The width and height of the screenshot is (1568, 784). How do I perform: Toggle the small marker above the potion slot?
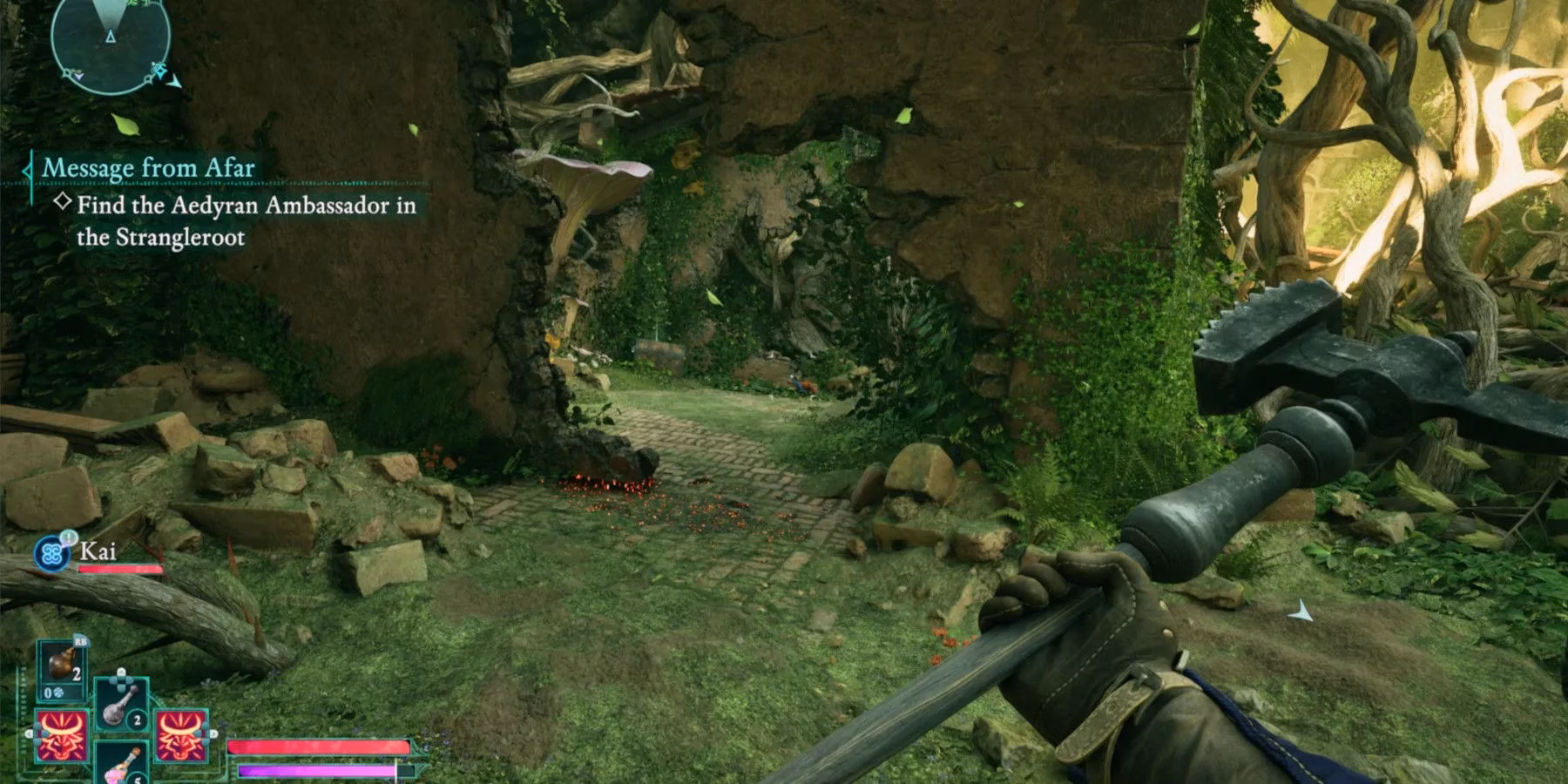(x=121, y=672)
